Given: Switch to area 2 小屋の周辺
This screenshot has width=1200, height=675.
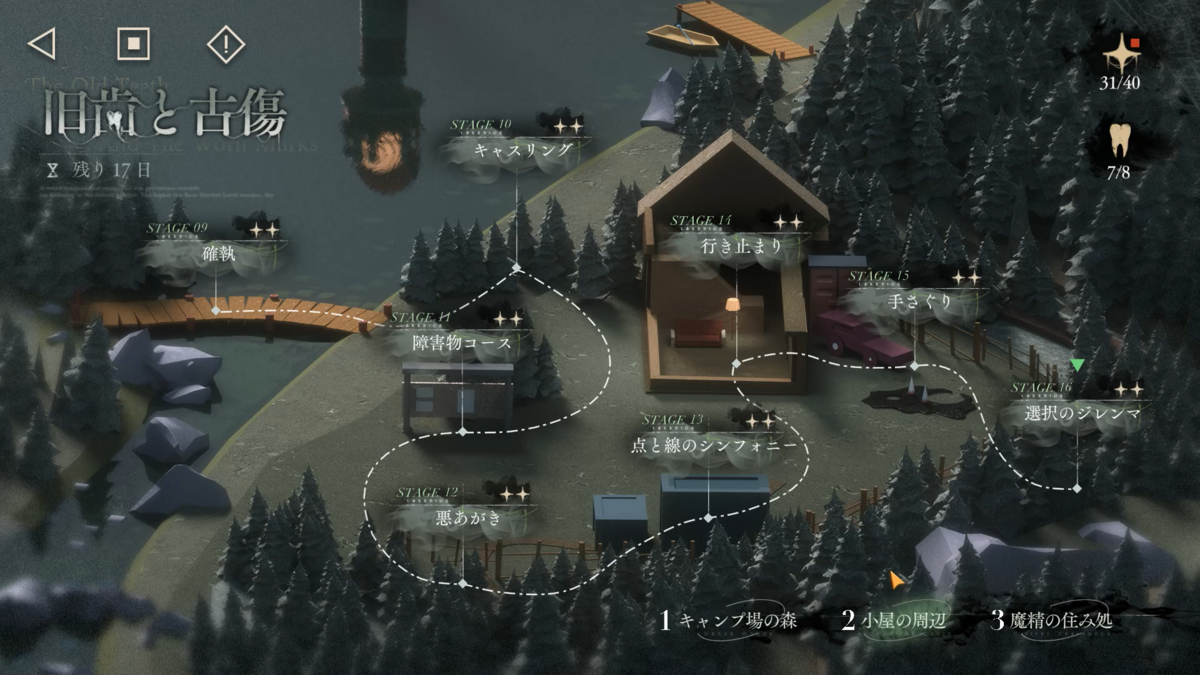Looking at the screenshot, I should [893, 621].
